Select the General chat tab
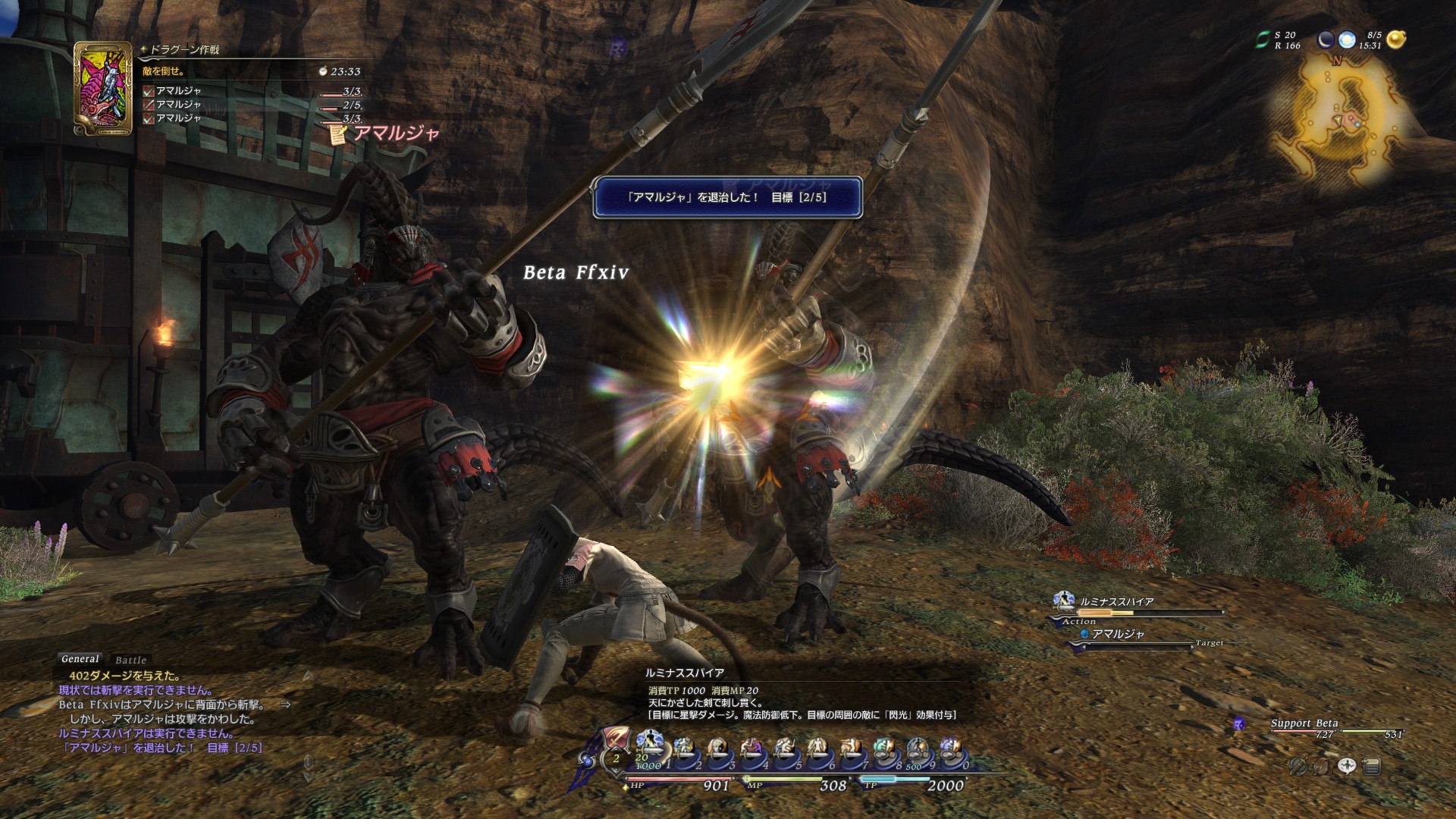 coord(80,659)
